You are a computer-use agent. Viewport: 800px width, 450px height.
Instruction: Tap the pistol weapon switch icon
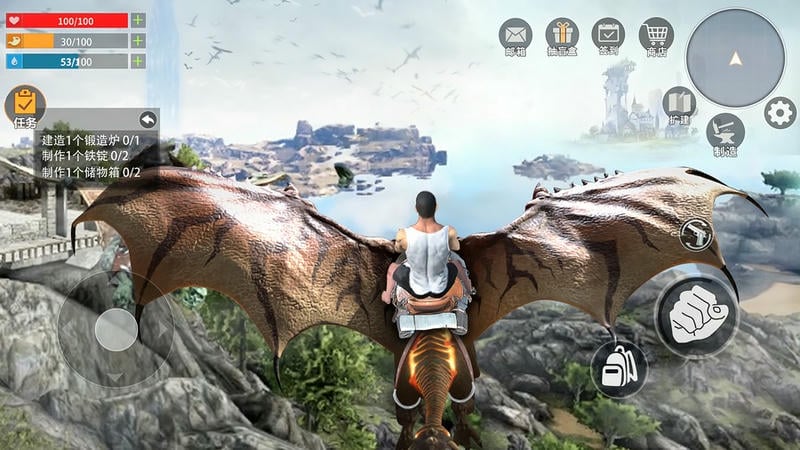tap(696, 234)
